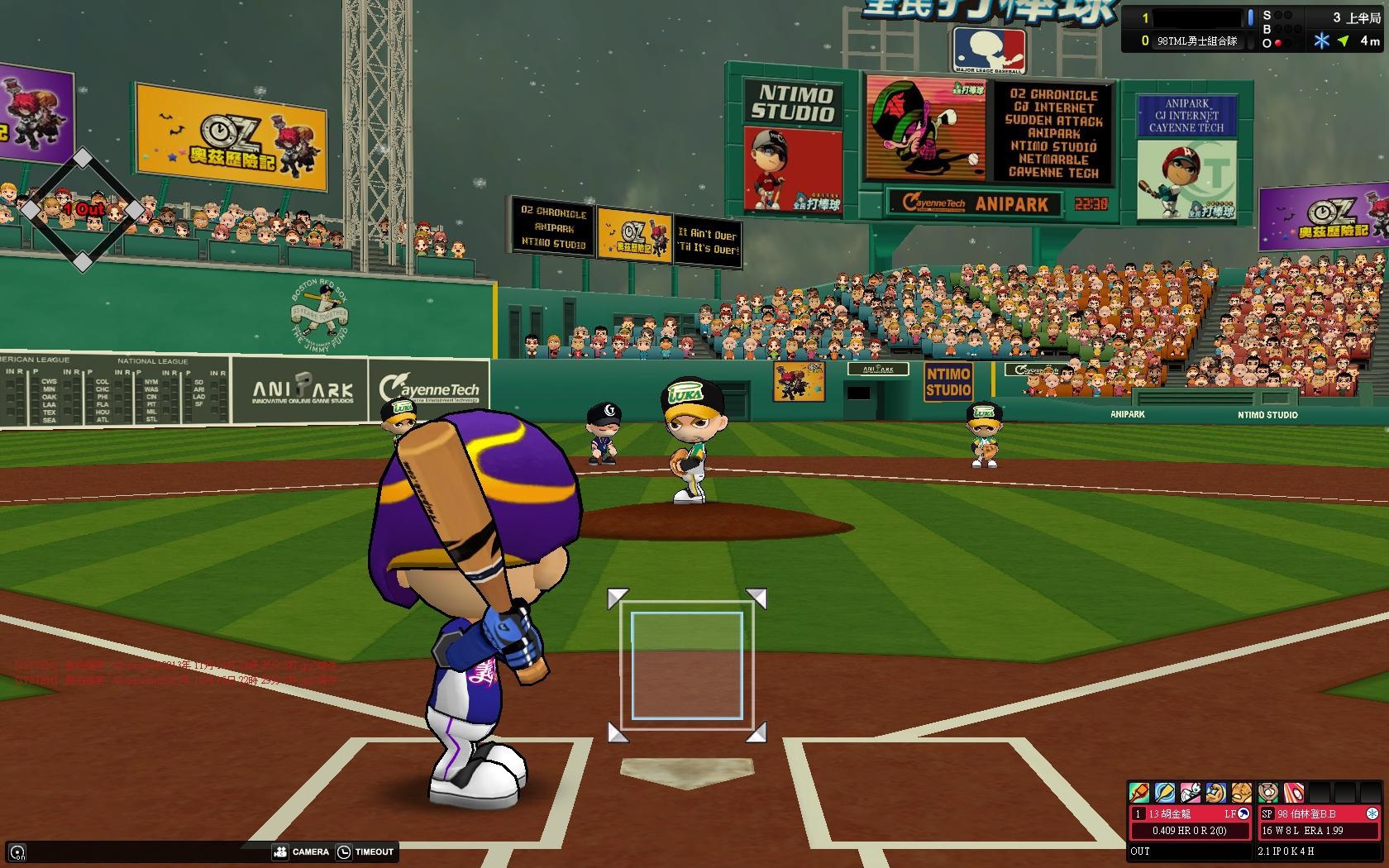Screen dimensions: 1389x868
Task: Activate the trophy cup pitcher skill
Action: [x=1268, y=793]
